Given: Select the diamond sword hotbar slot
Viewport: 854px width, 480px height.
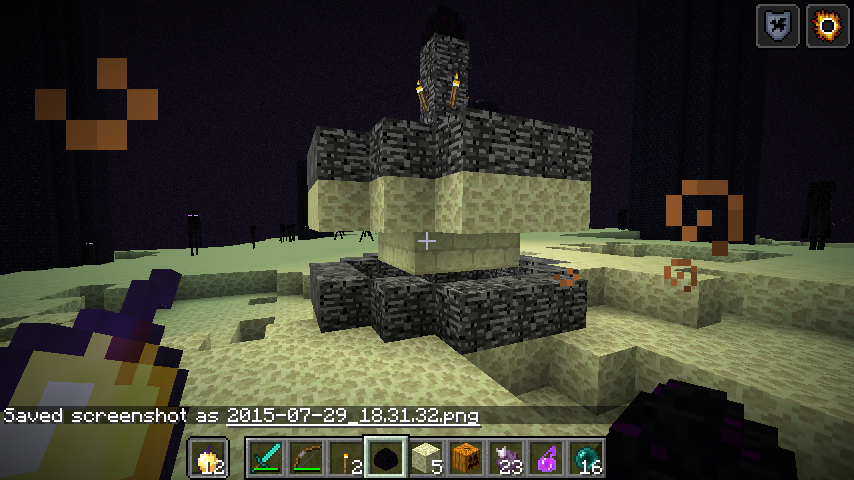Looking at the screenshot, I should (x=266, y=459).
